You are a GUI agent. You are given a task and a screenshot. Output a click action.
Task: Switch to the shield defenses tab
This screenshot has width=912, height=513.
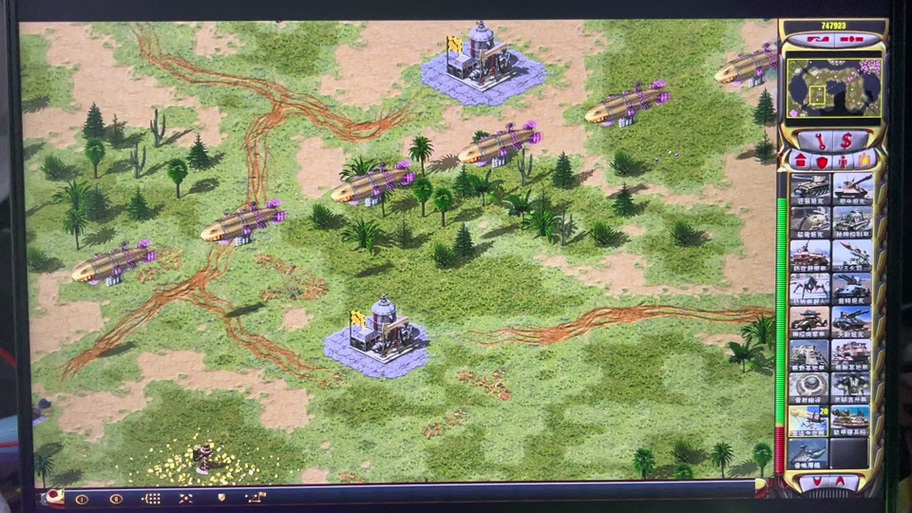click(822, 161)
